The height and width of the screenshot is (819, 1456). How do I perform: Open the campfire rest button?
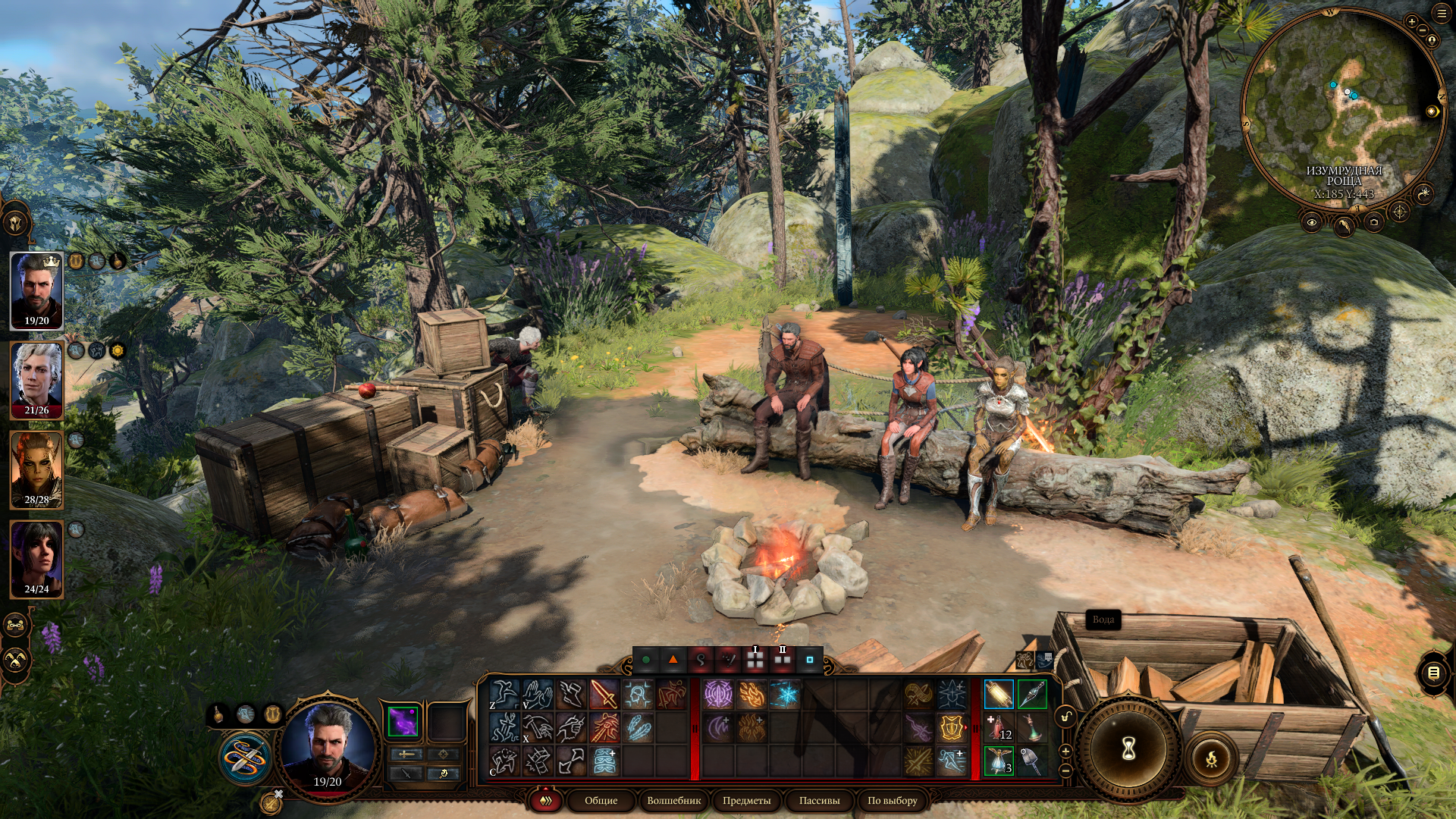click(x=1211, y=758)
